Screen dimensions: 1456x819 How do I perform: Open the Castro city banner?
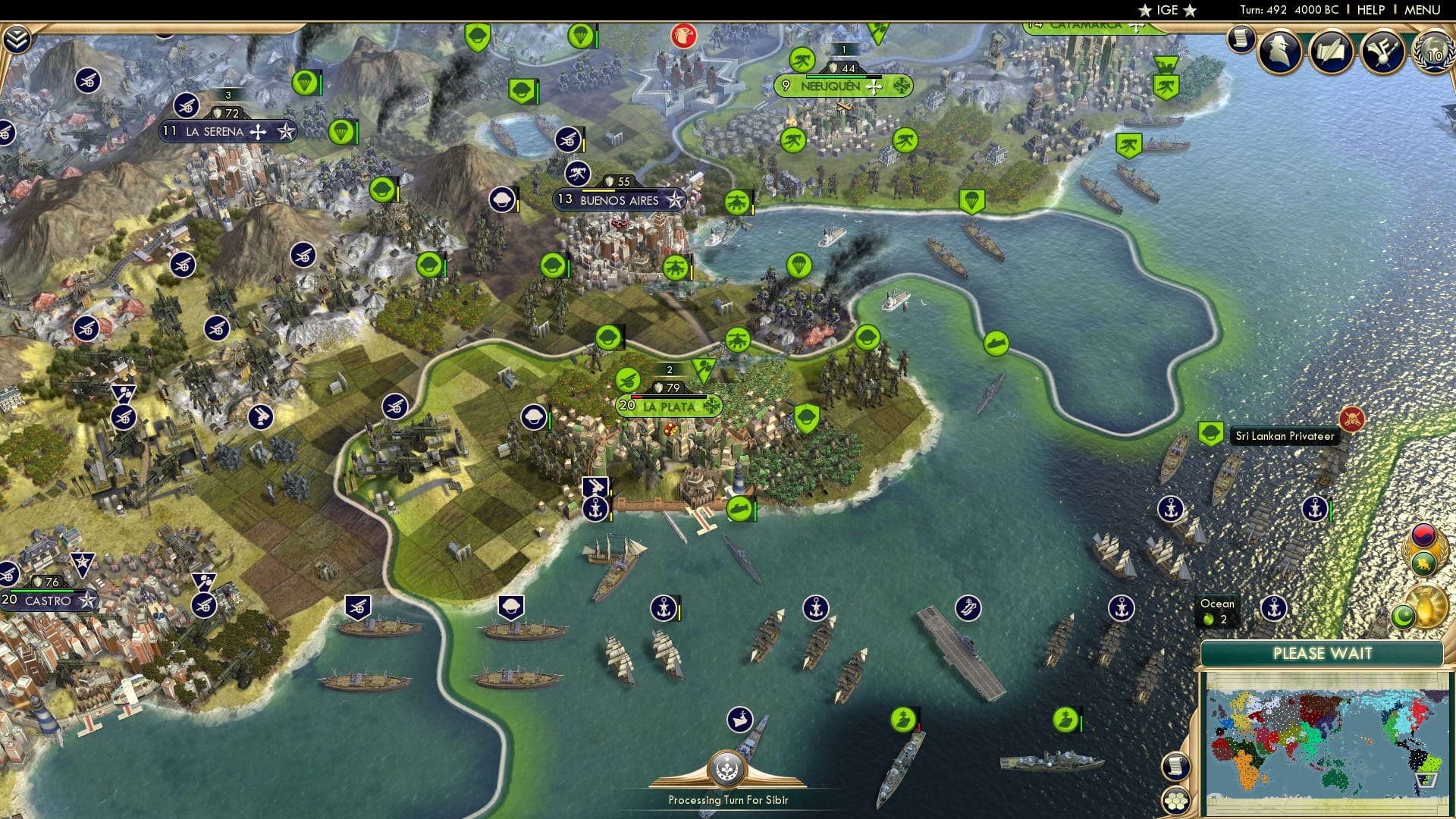pyautogui.click(x=47, y=599)
